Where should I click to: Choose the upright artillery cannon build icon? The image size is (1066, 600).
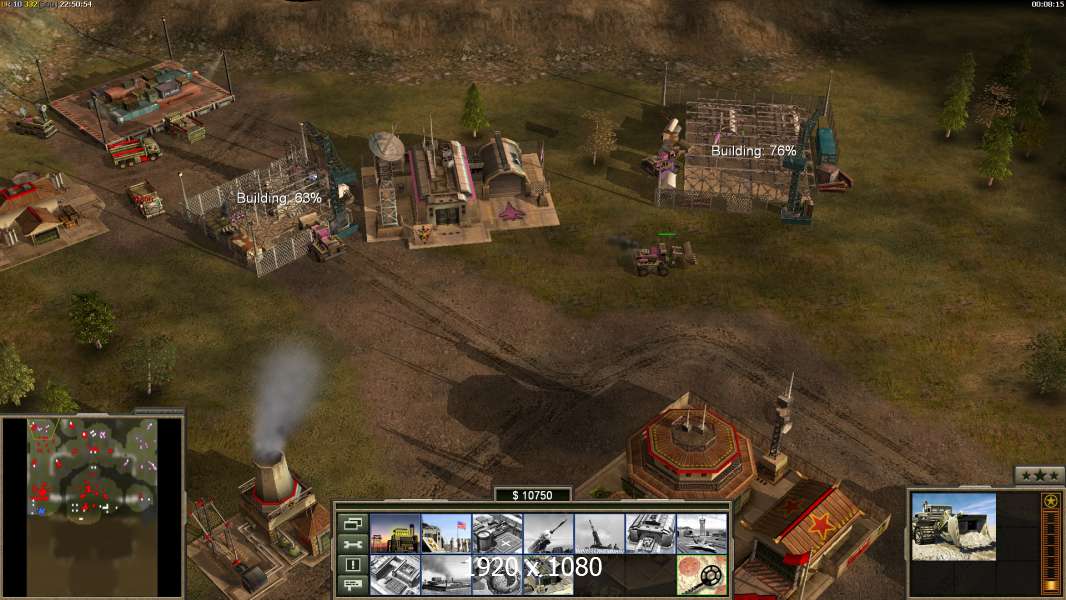point(599,534)
